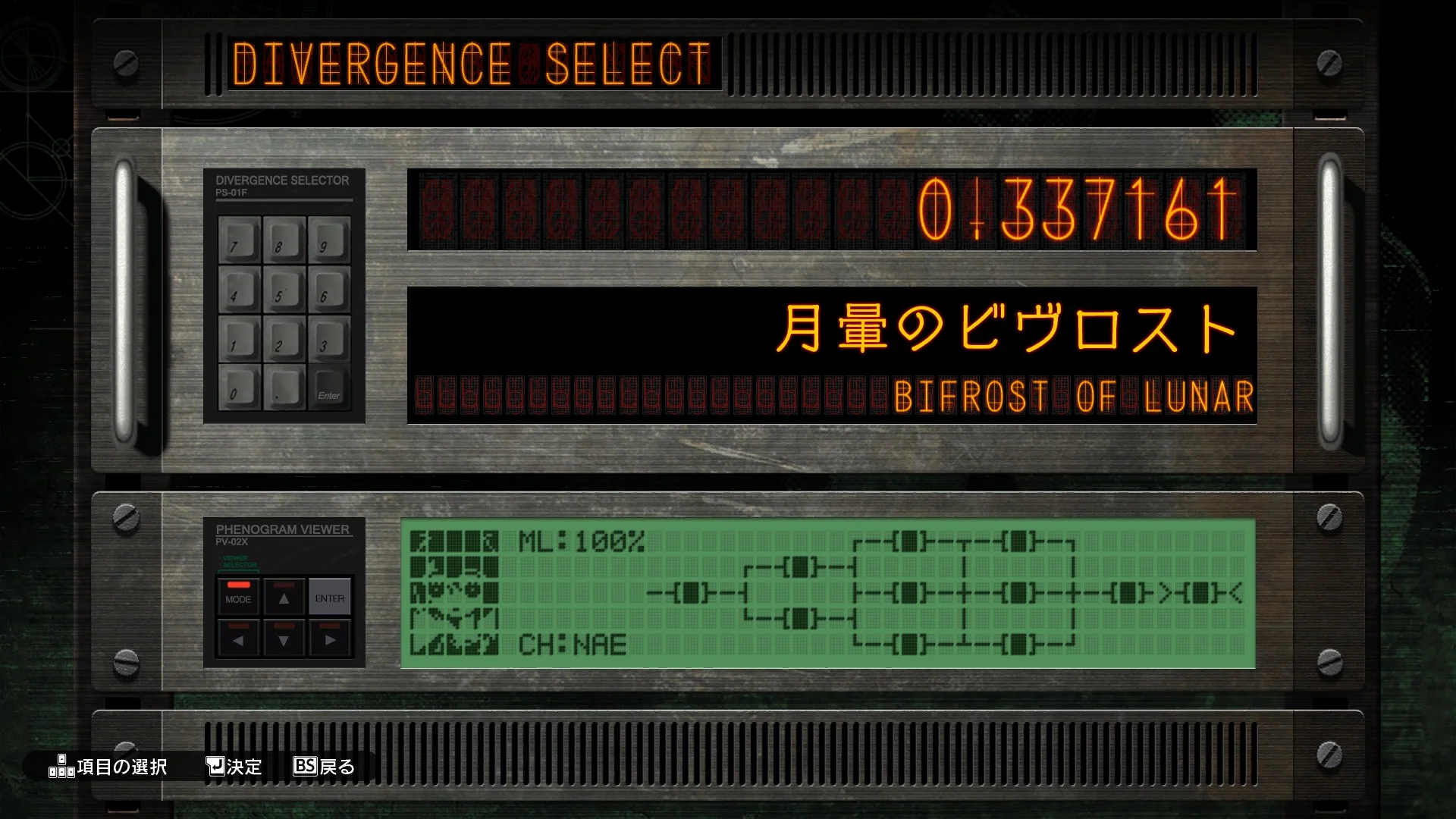This screenshot has width=1456, height=819.
Task: Select the 0 key on the keypad
Action: pos(240,387)
